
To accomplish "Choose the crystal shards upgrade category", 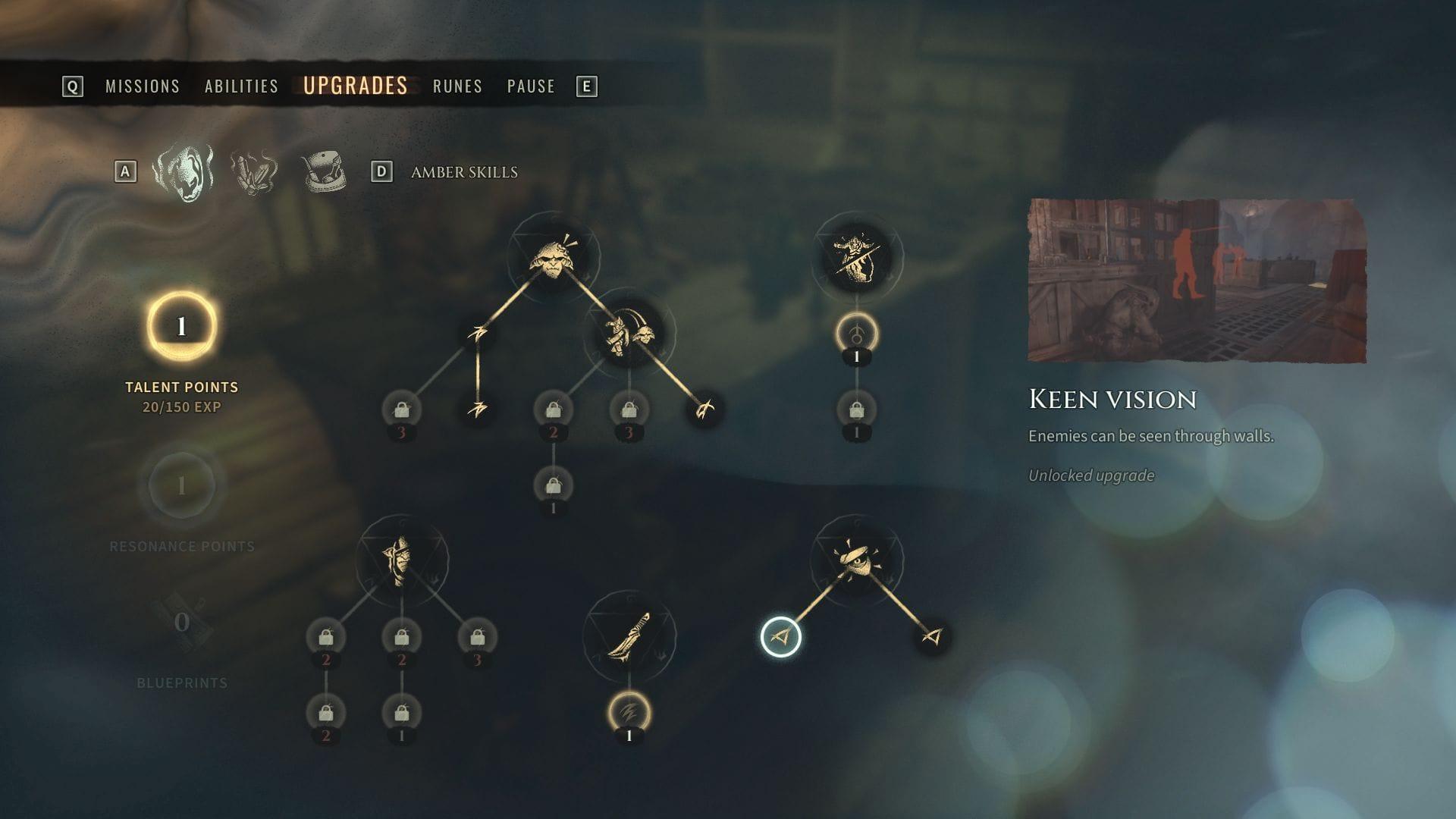I will coord(254,172).
